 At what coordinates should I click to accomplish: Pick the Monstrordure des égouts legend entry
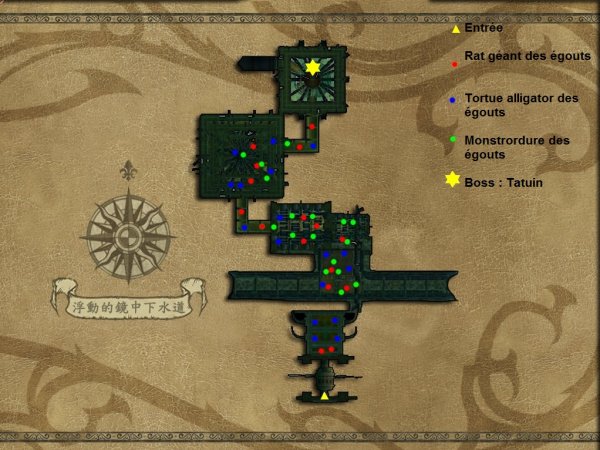click(x=516, y=147)
